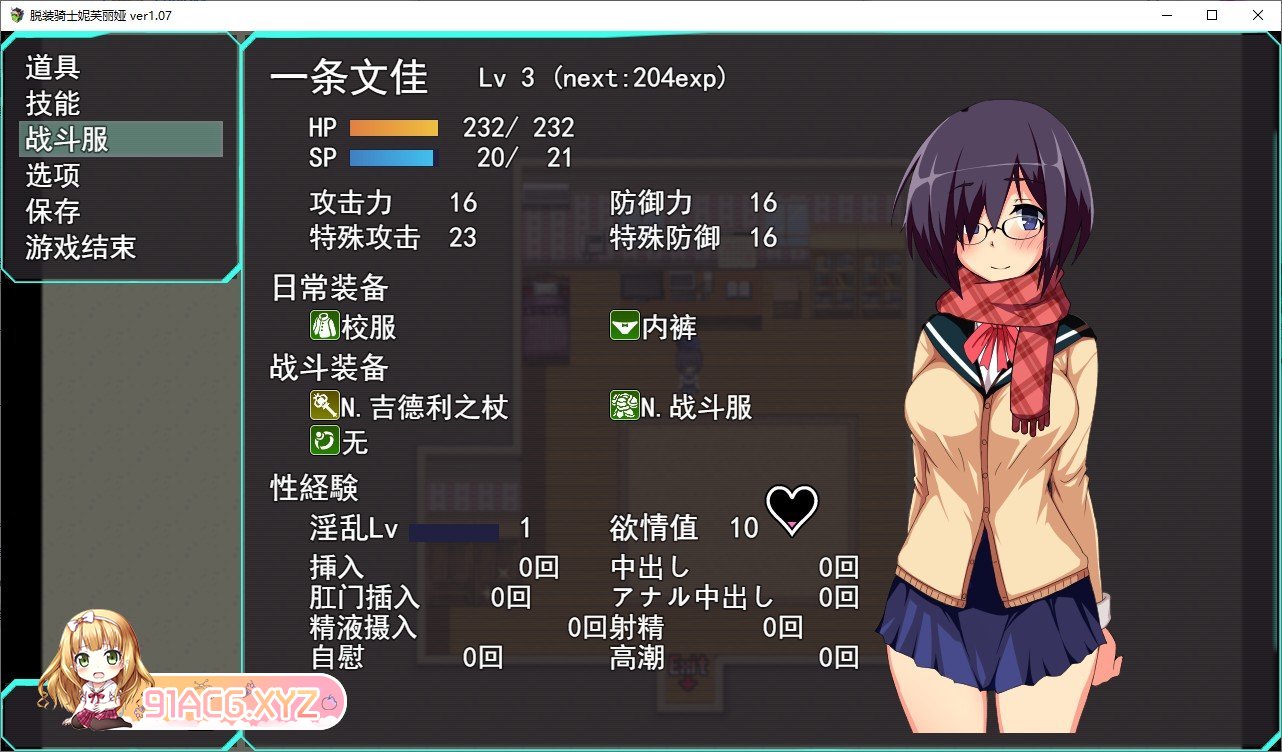The image size is (1282, 752).
Task: Maximize the game window
Action: 1212,15
